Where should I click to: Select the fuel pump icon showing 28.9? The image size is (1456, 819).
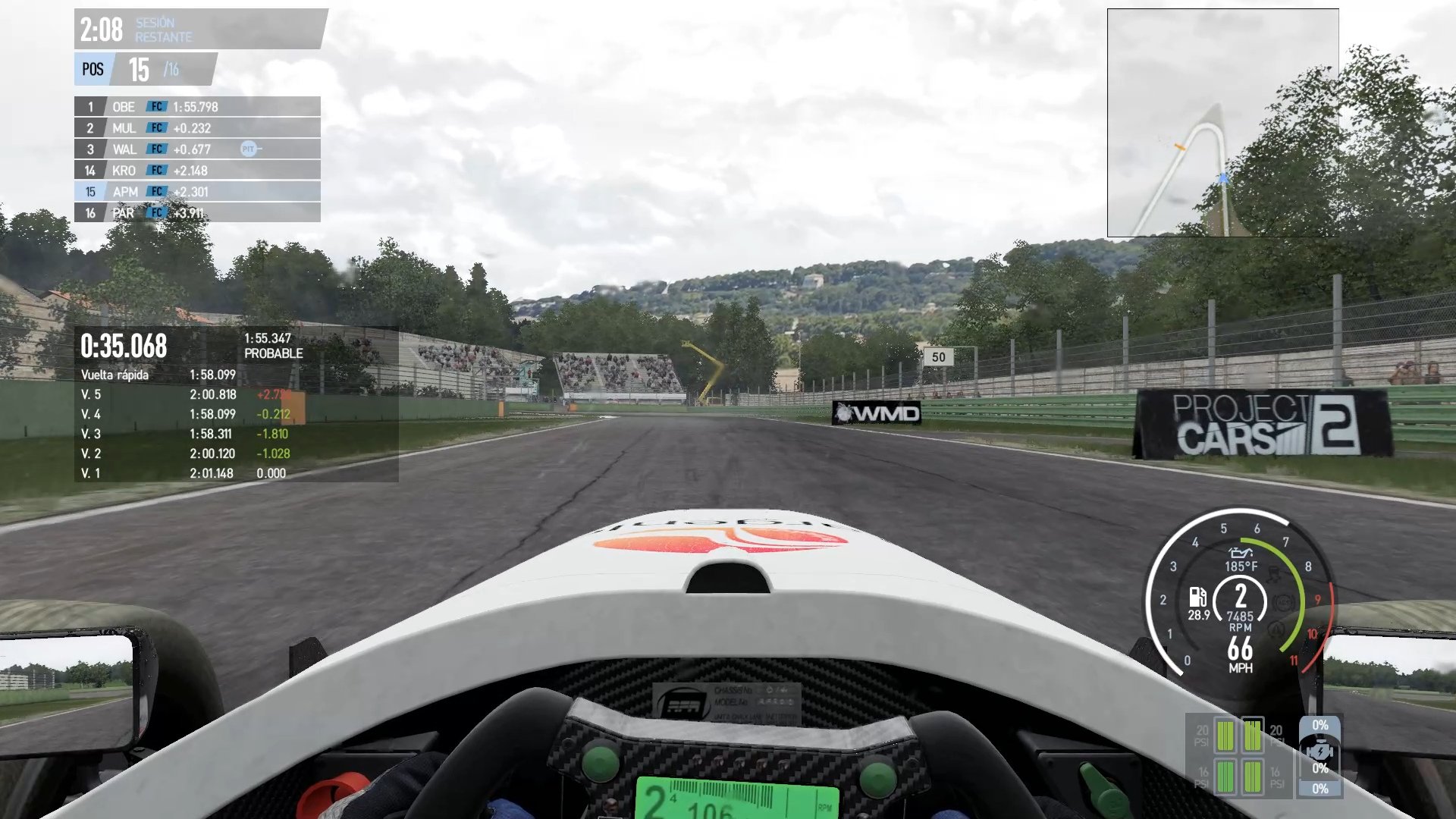pyautogui.click(x=1198, y=598)
